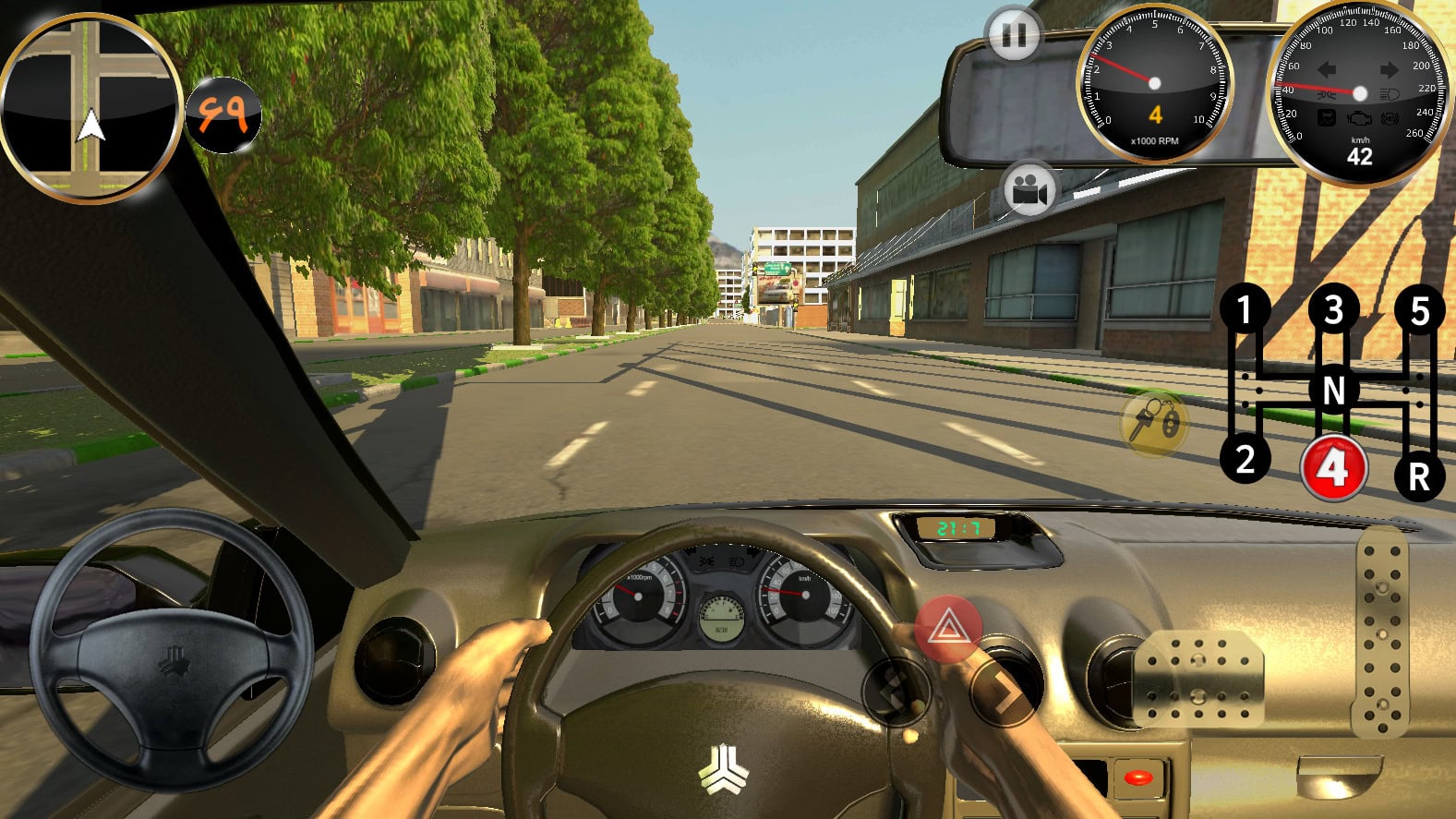
Task: Pause the game with the pause button
Action: 1014,35
